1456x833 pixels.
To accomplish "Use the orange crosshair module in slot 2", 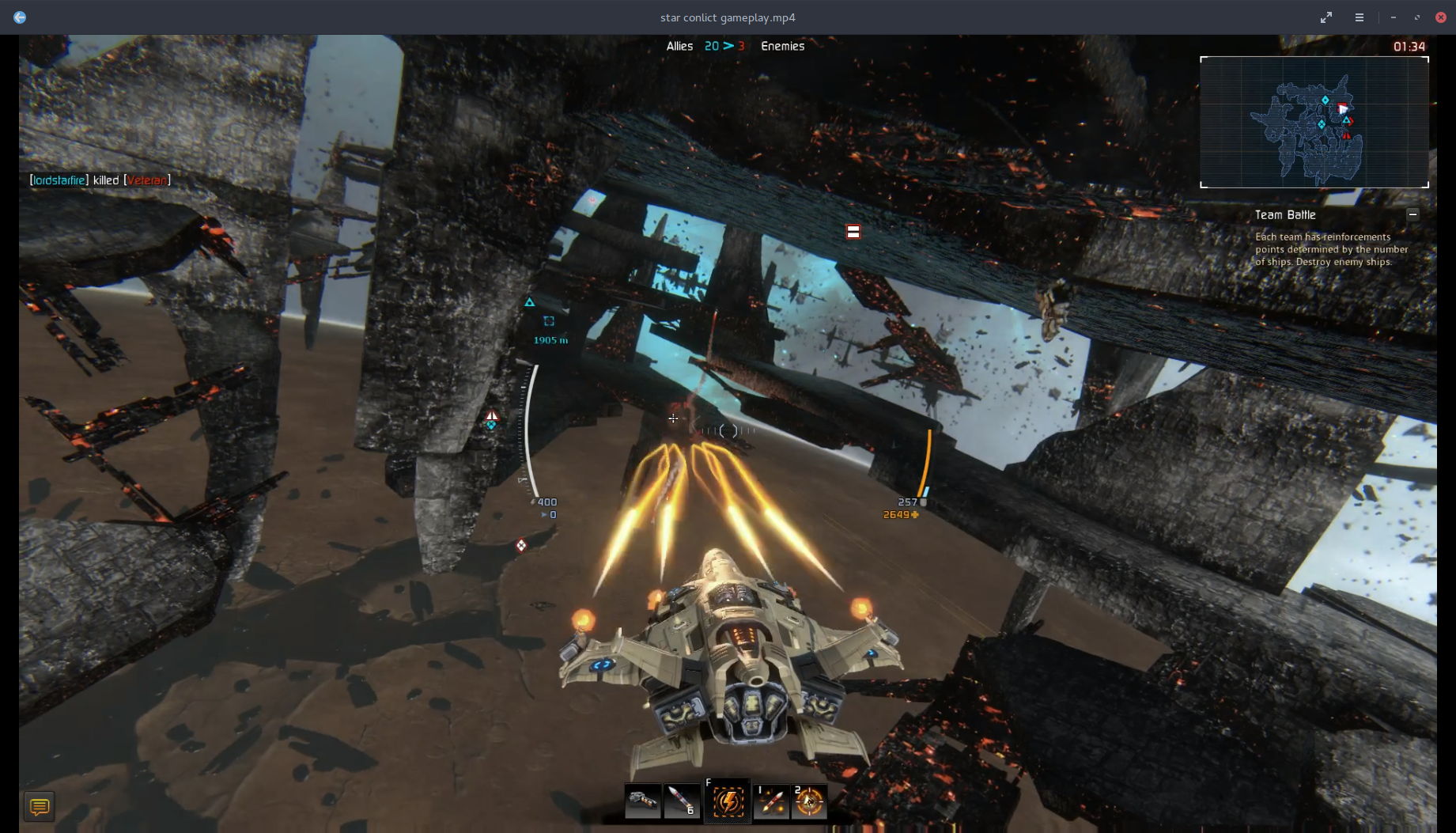I will 809,801.
